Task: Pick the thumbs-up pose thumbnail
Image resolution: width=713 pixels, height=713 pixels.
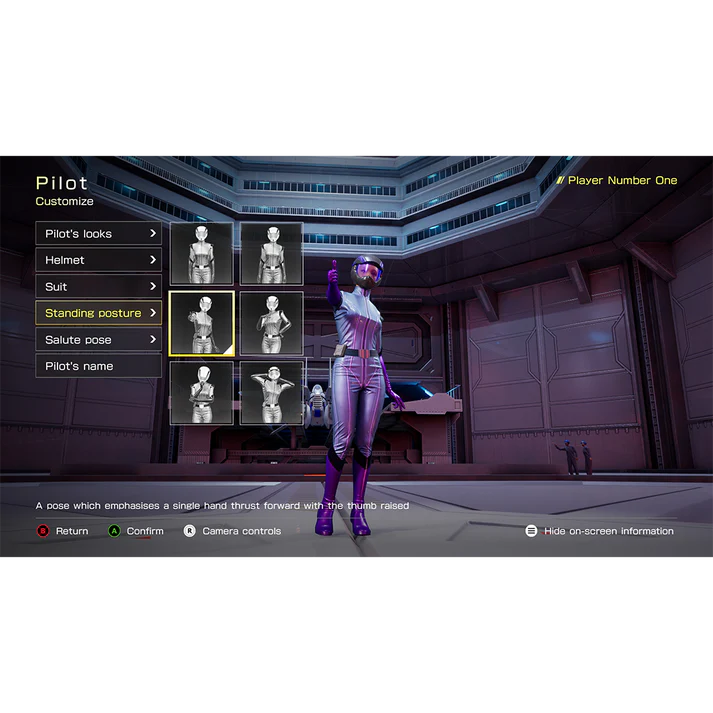Action: 201,323
